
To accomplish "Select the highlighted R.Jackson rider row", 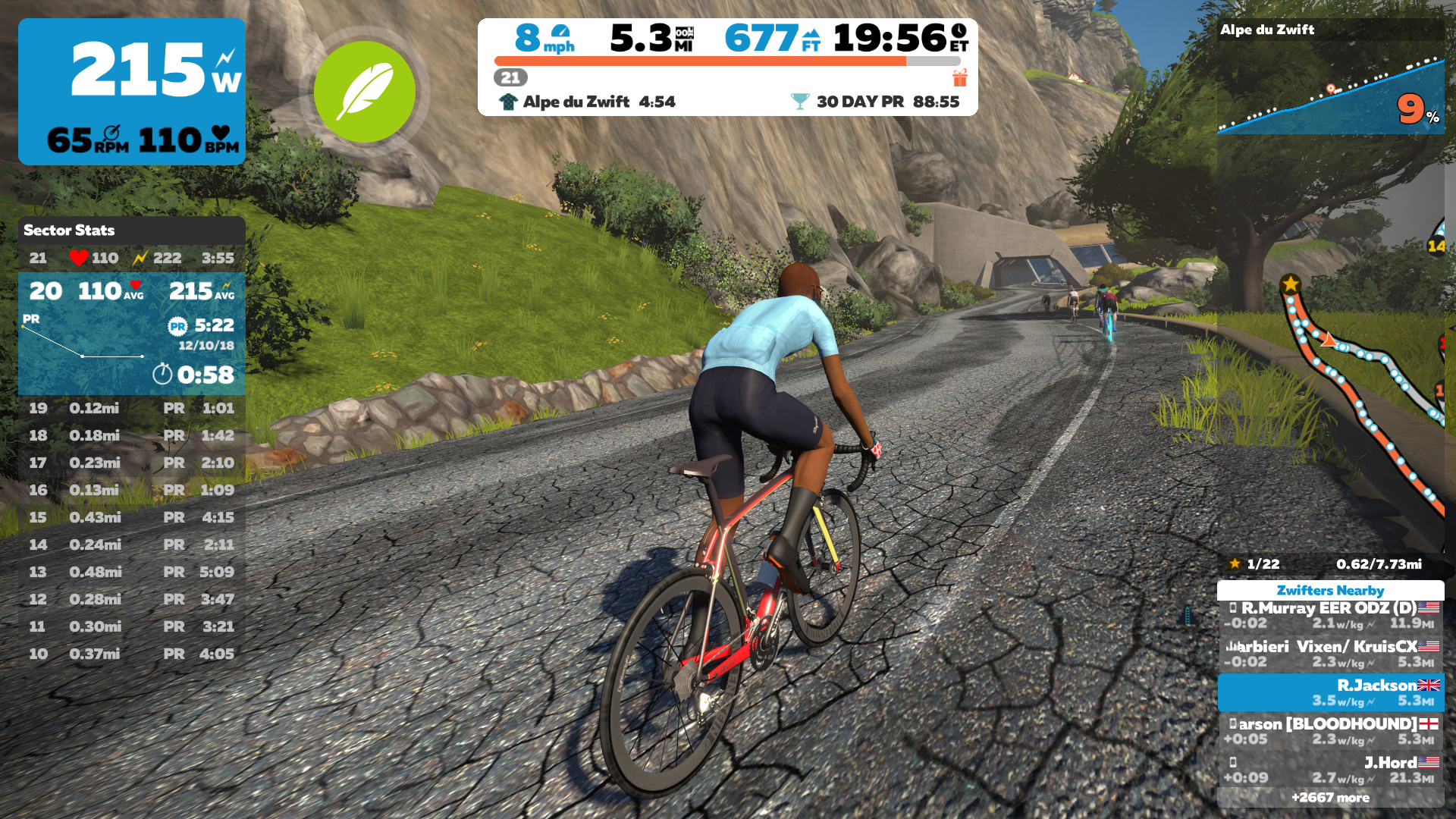I will (1330, 692).
